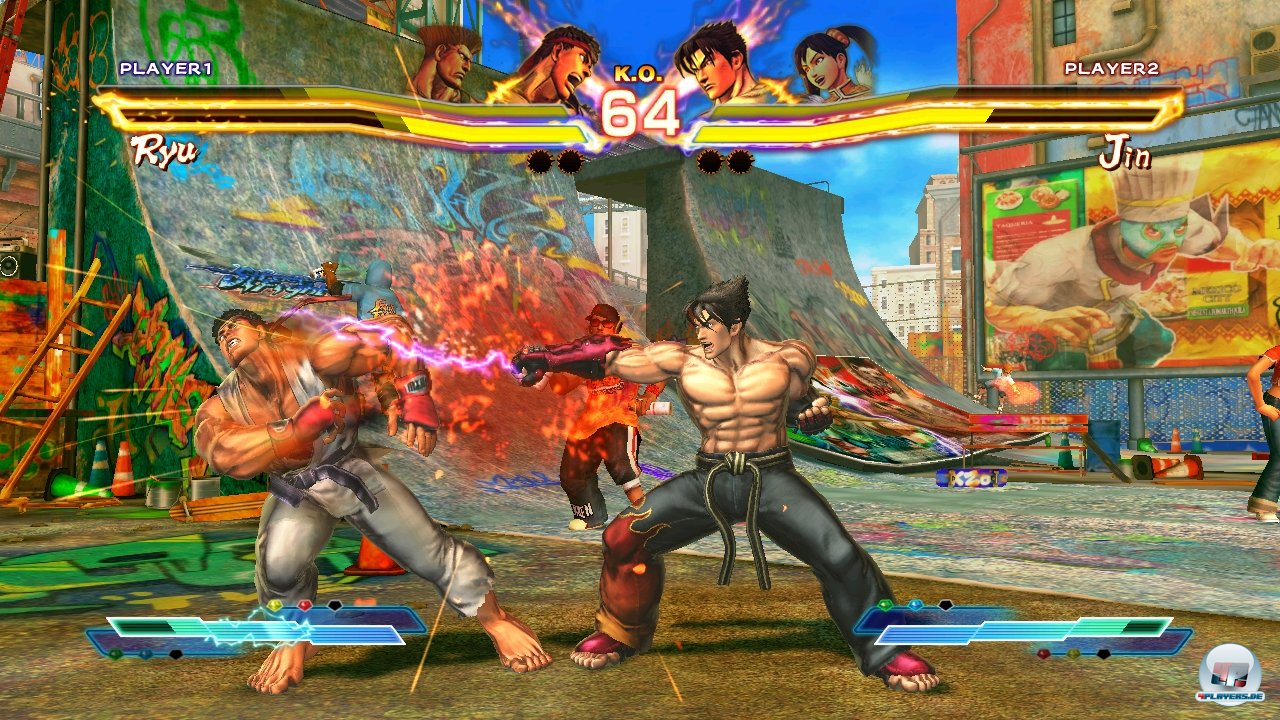The image size is (1280, 720).
Task: Click the red gem on Player 1's cross gauge
Action: [x=304, y=605]
